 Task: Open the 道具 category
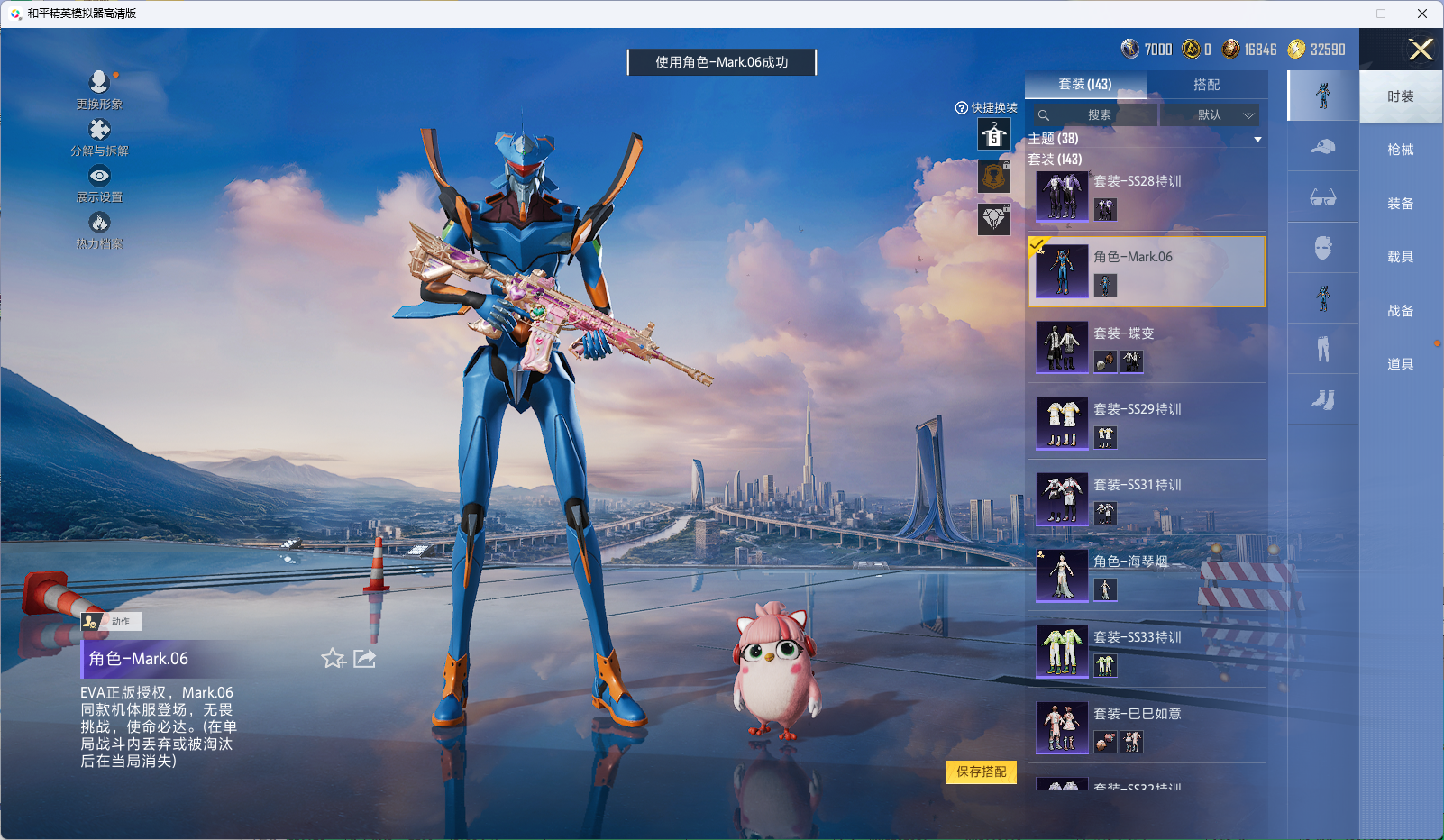1400,364
